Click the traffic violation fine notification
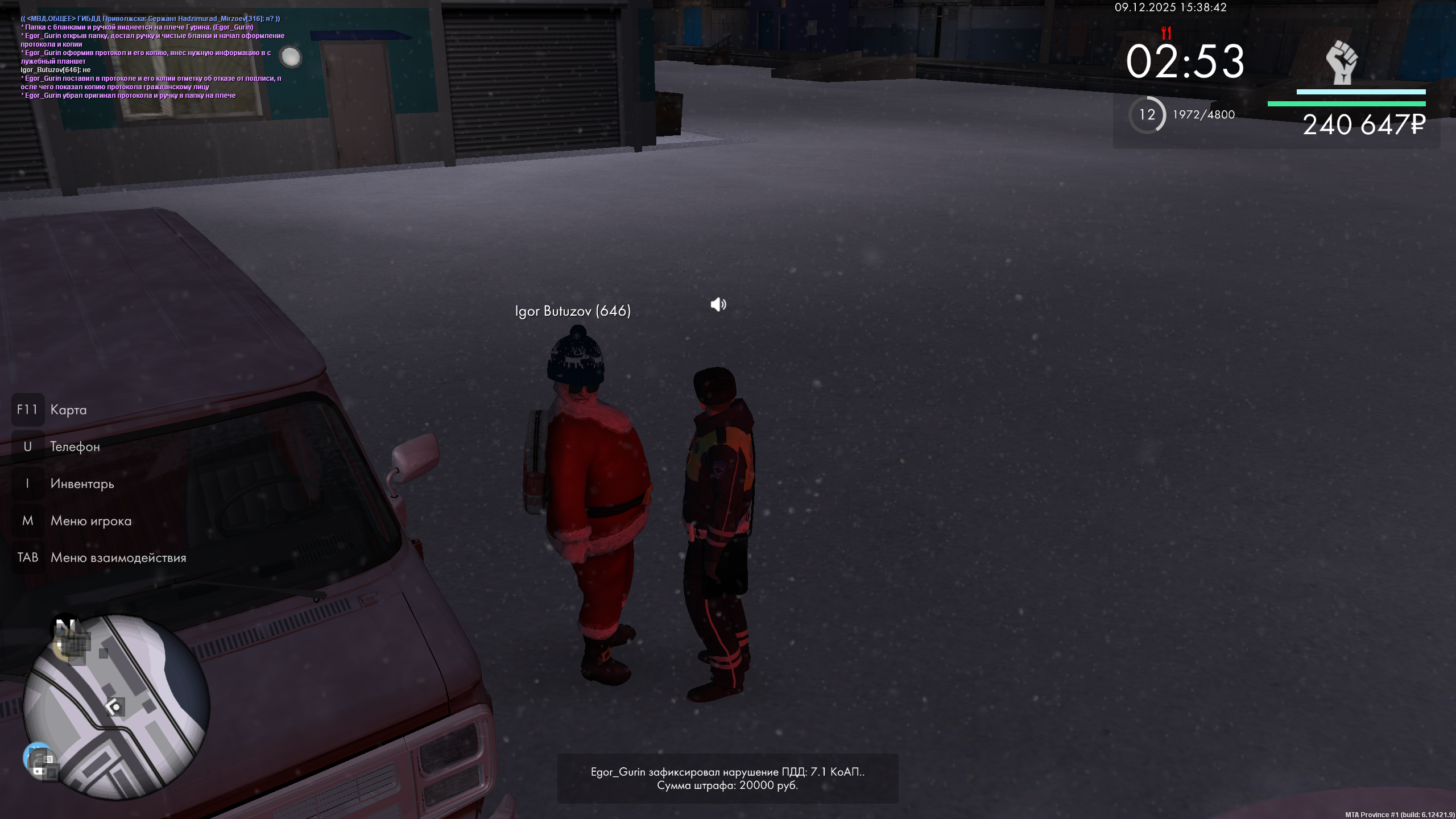The width and height of the screenshot is (1456, 819). point(727,779)
